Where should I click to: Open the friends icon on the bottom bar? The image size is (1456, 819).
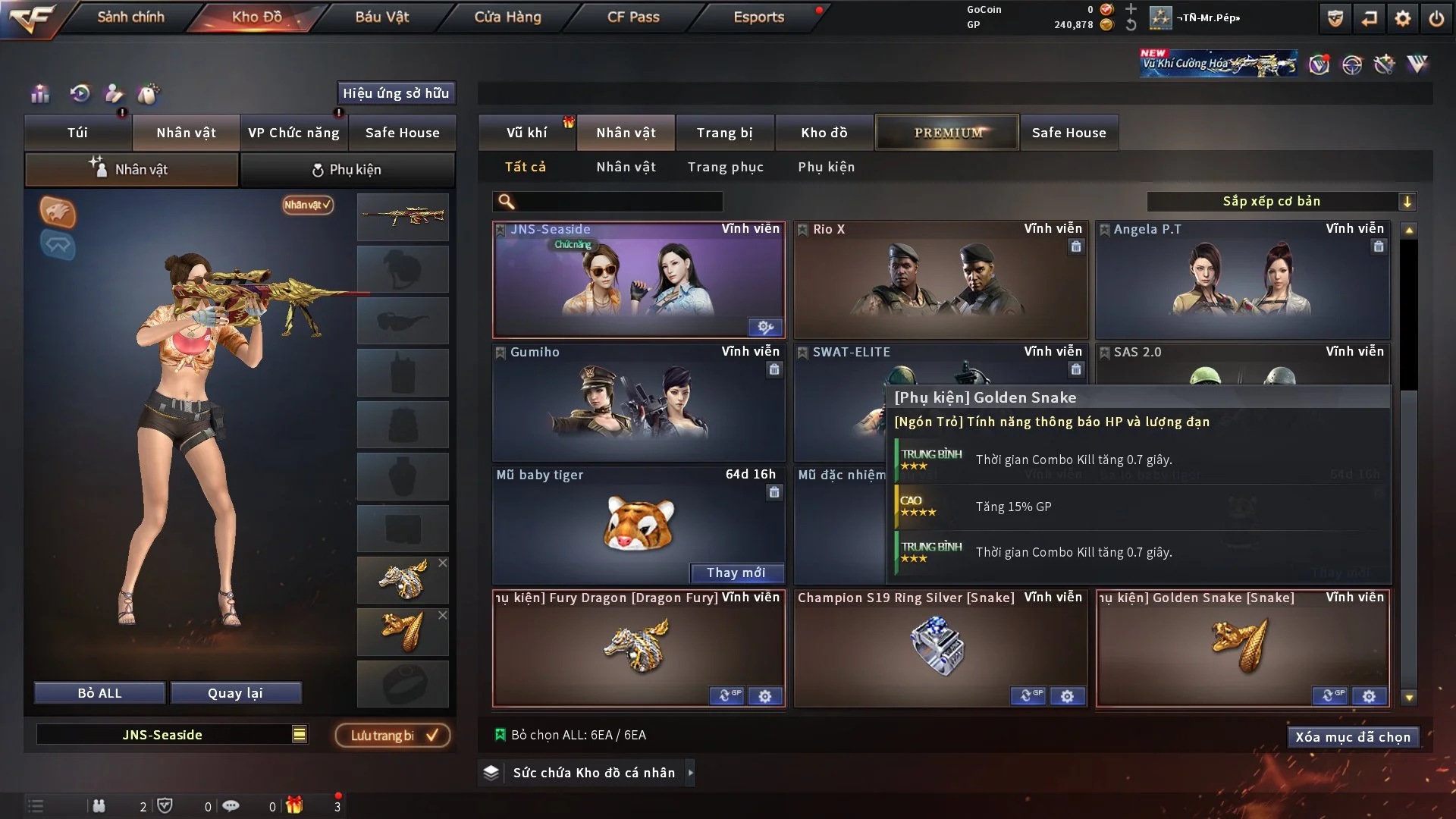pos(100,805)
